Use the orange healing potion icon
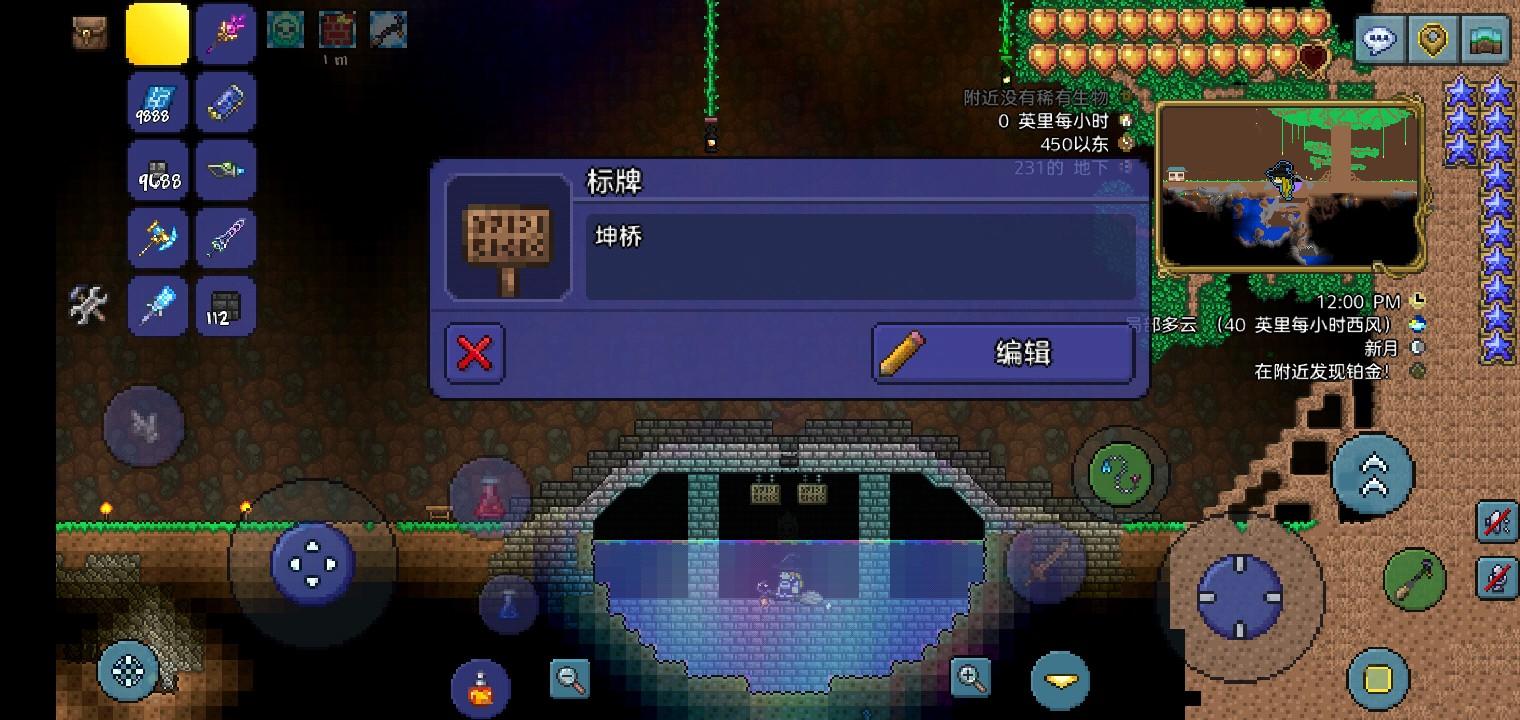The image size is (1520, 720). [479, 687]
